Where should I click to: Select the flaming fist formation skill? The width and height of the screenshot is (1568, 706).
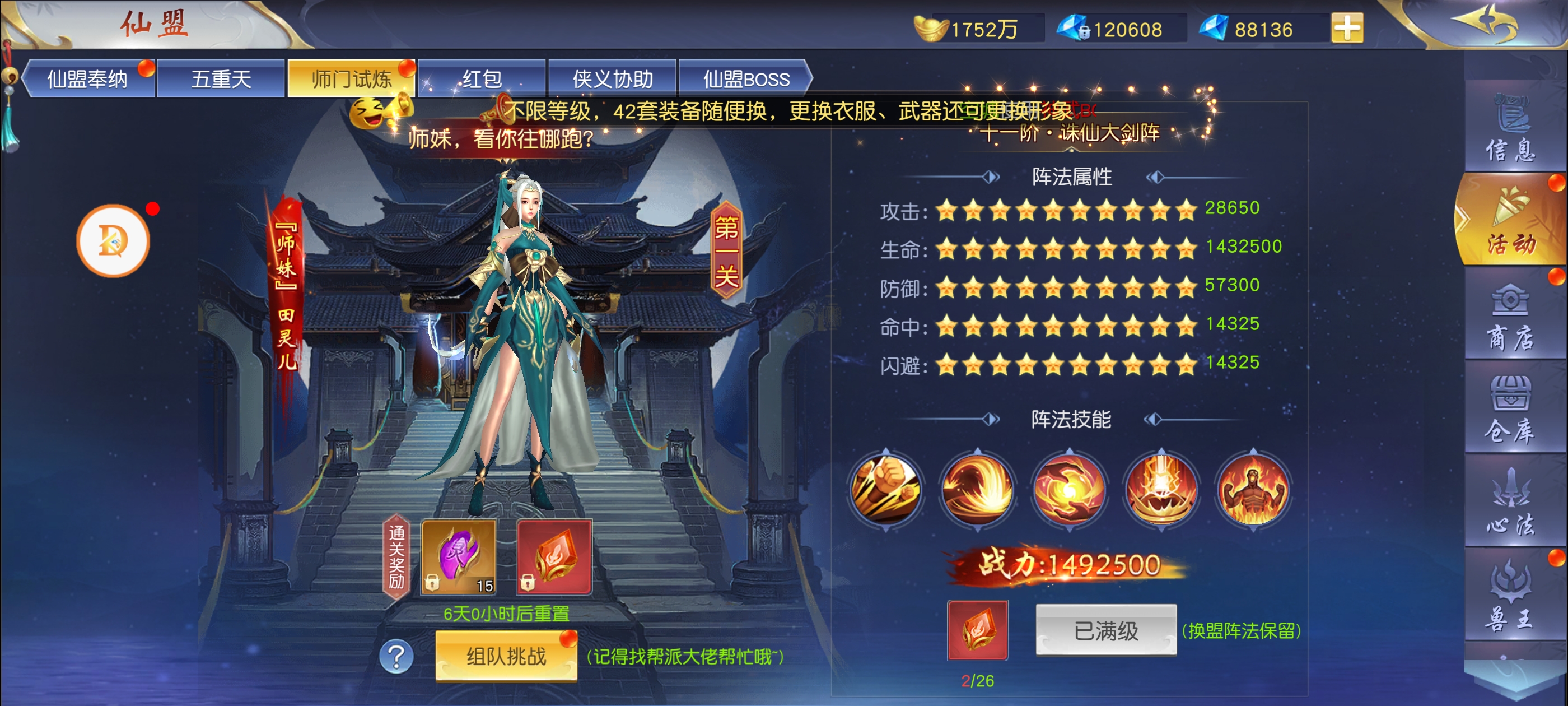click(x=886, y=489)
